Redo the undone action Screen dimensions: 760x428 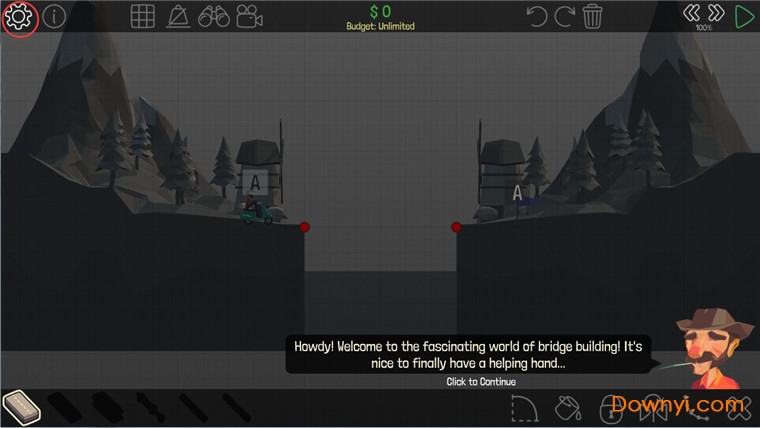coord(565,16)
